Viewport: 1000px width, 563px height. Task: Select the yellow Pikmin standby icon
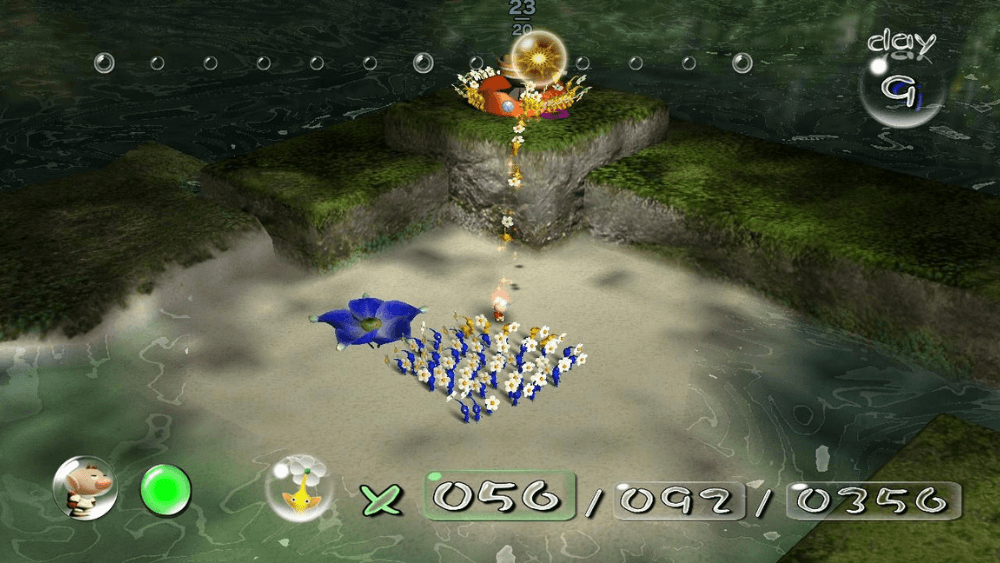(298, 489)
